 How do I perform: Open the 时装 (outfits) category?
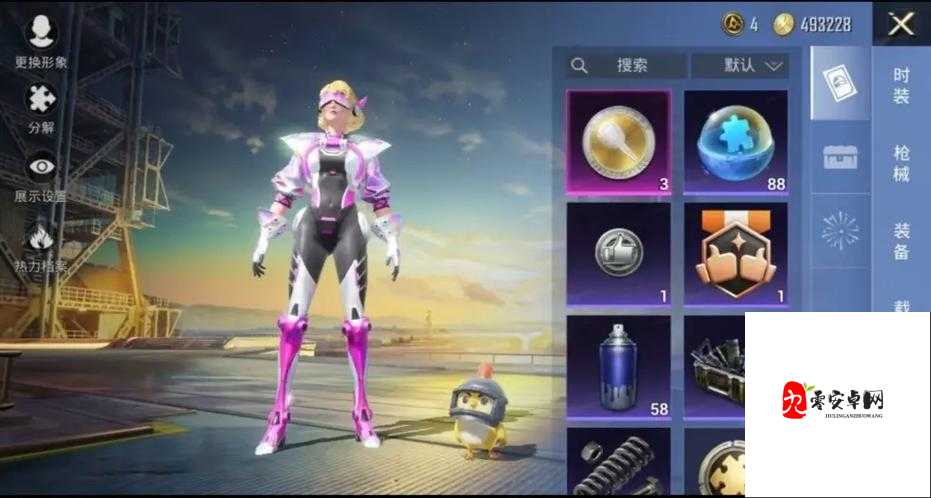901,84
